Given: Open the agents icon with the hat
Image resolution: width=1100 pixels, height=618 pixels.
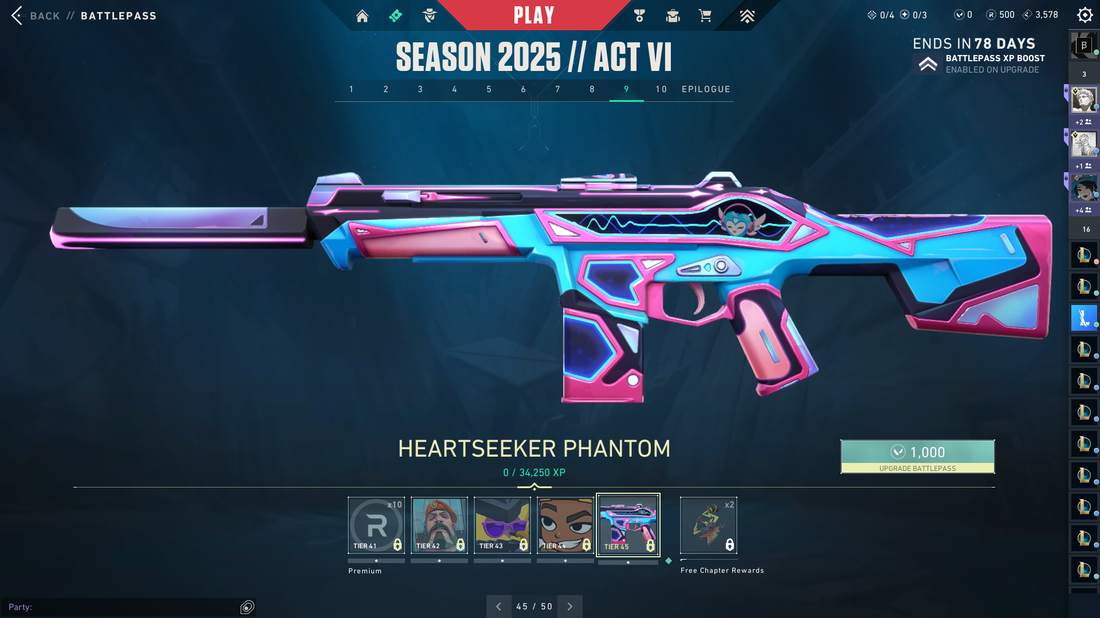Looking at the screenshot, I should pos(429,16).
